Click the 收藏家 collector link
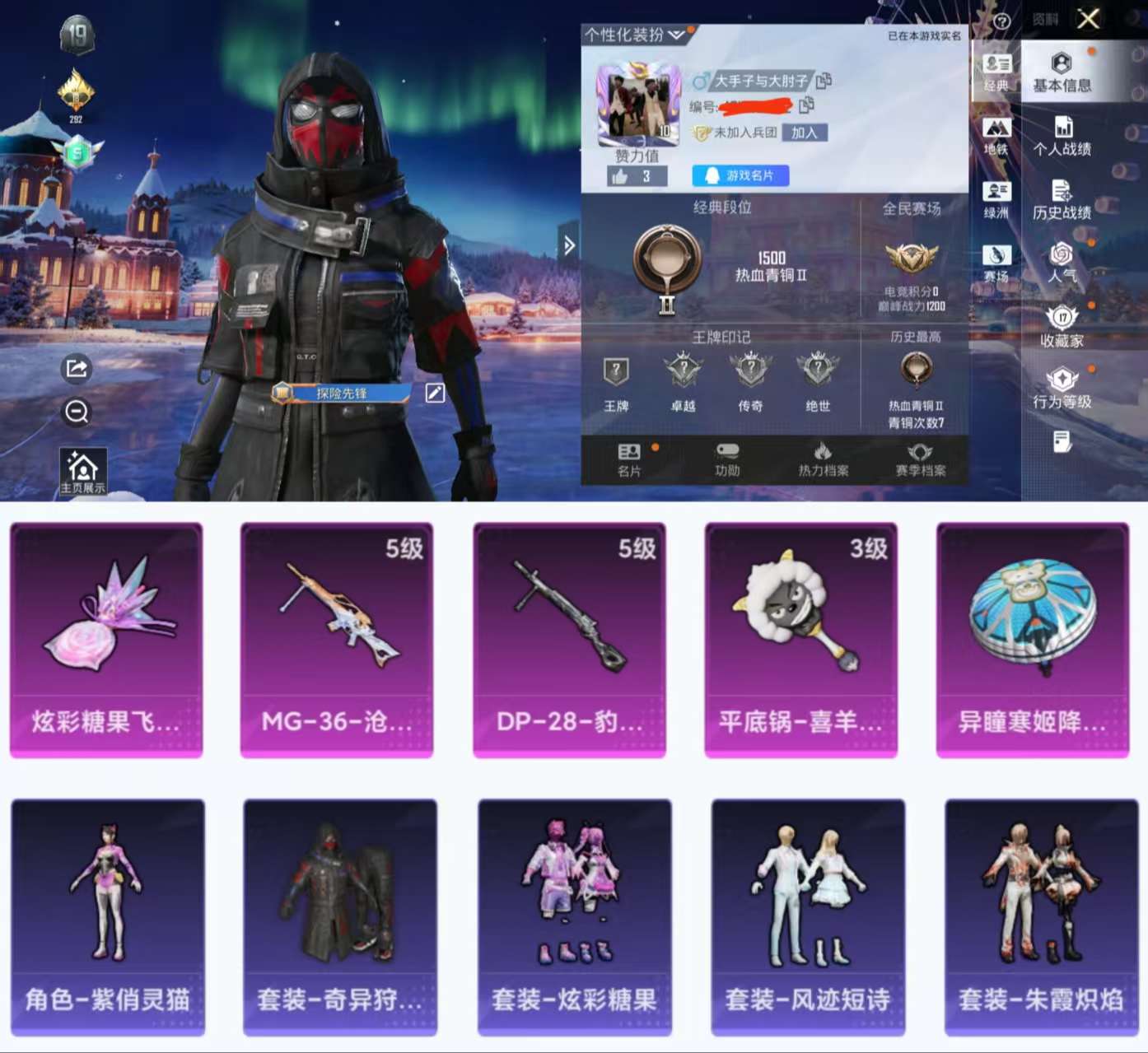The width and height of the screenshot is (1148, 1053). click(1062, 325)
